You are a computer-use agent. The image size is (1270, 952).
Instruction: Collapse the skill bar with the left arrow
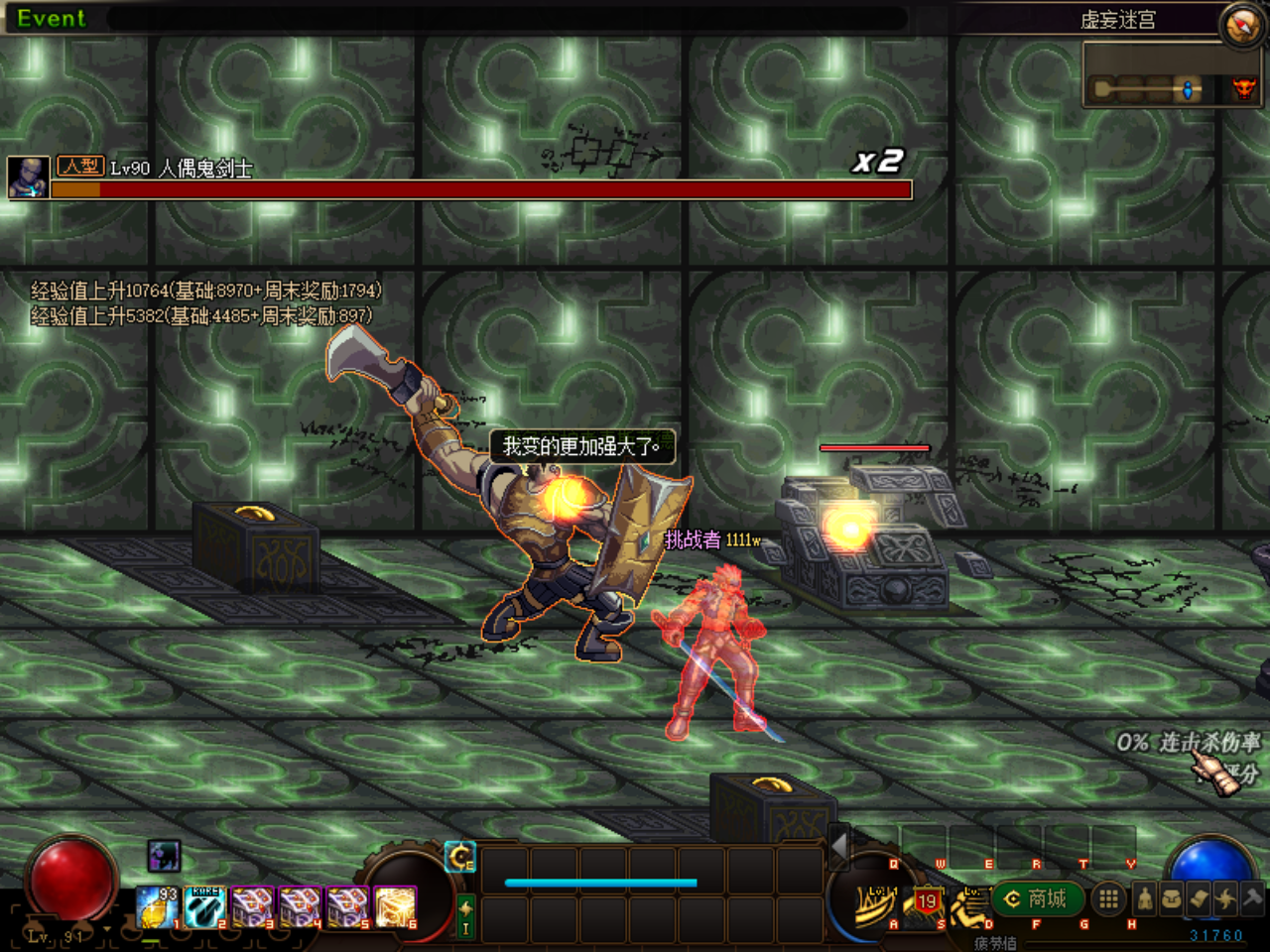point(837,848)
